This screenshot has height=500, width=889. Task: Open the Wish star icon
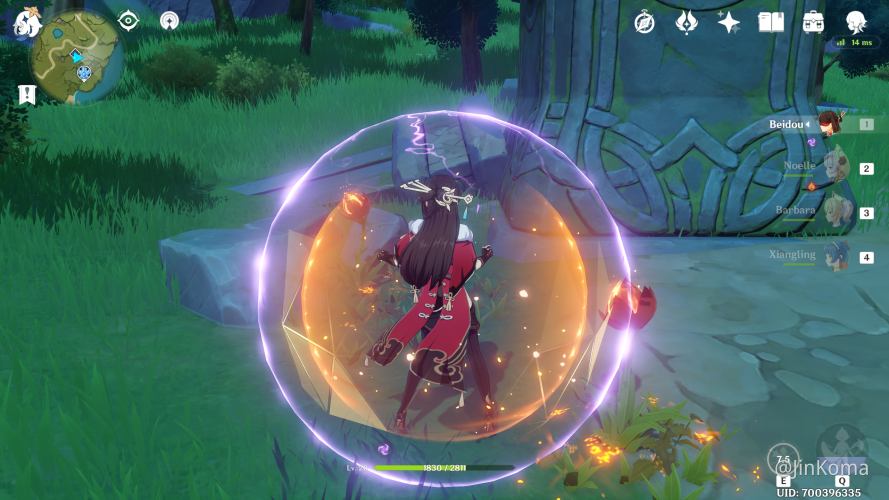pyautogui.click(x=729, y=22)
